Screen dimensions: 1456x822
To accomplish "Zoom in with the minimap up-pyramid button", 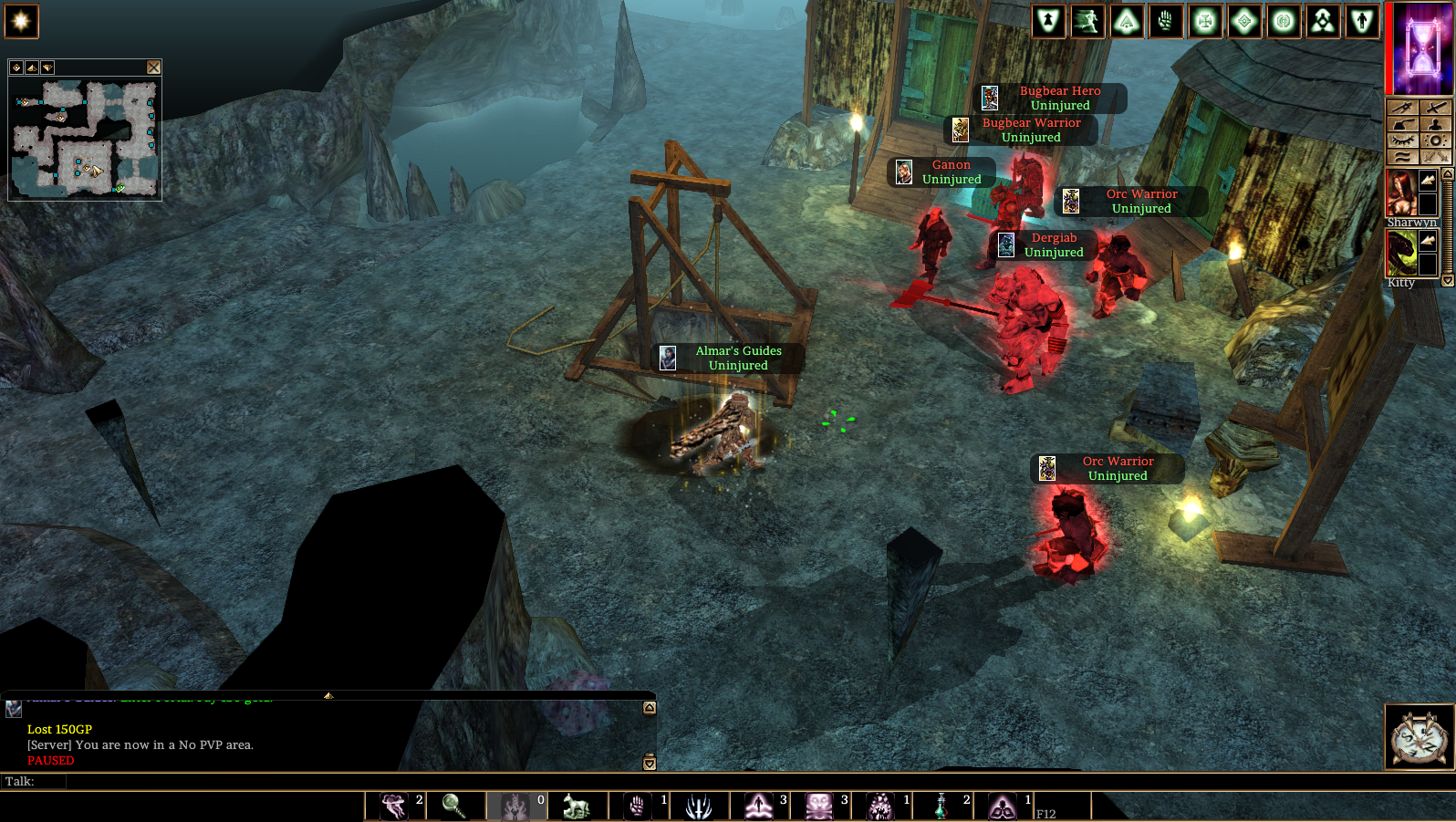I will pyautogui.click(x=32, y=68).
